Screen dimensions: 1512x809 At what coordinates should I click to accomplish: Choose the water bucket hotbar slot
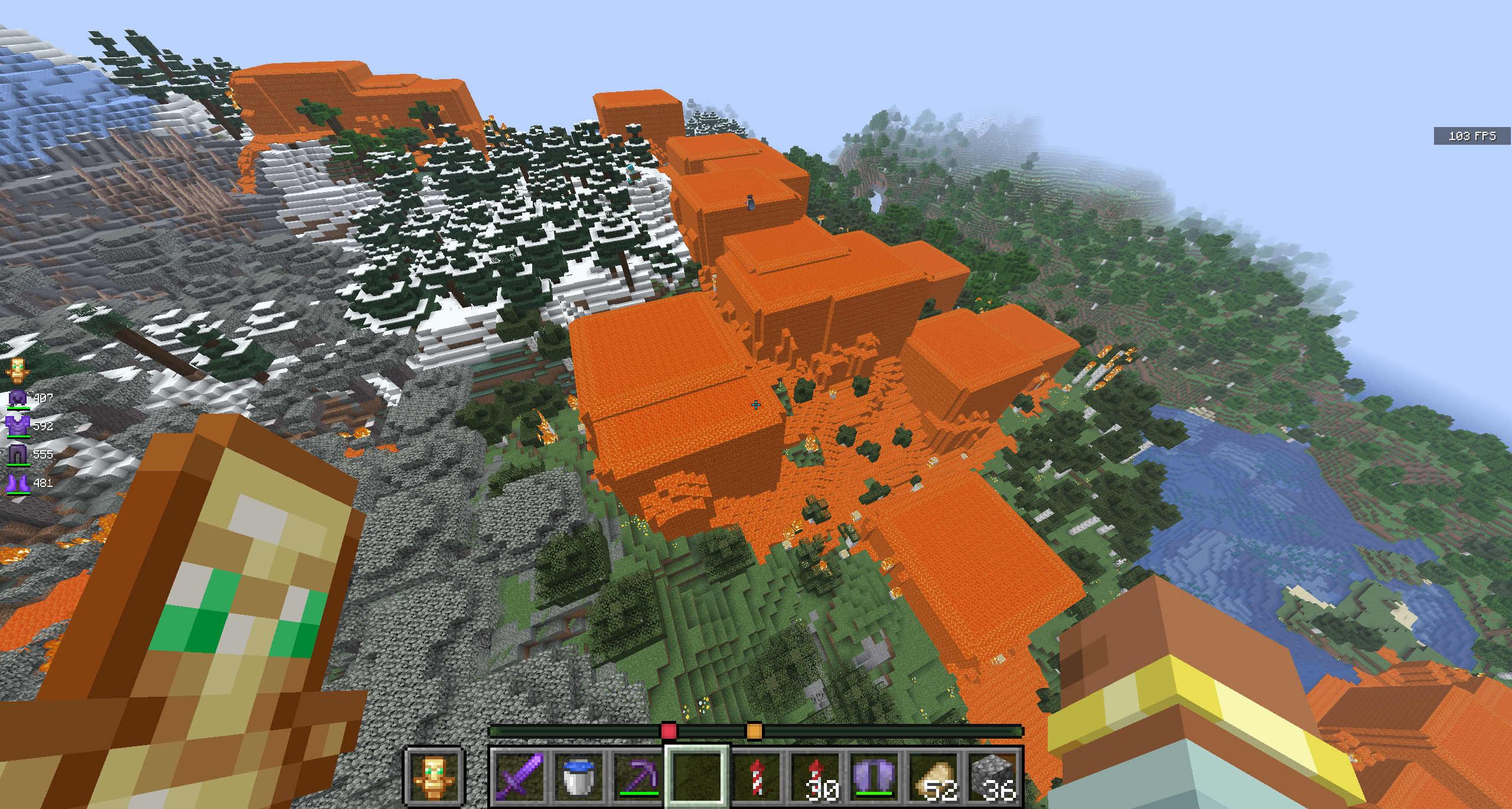coord(578,776)
